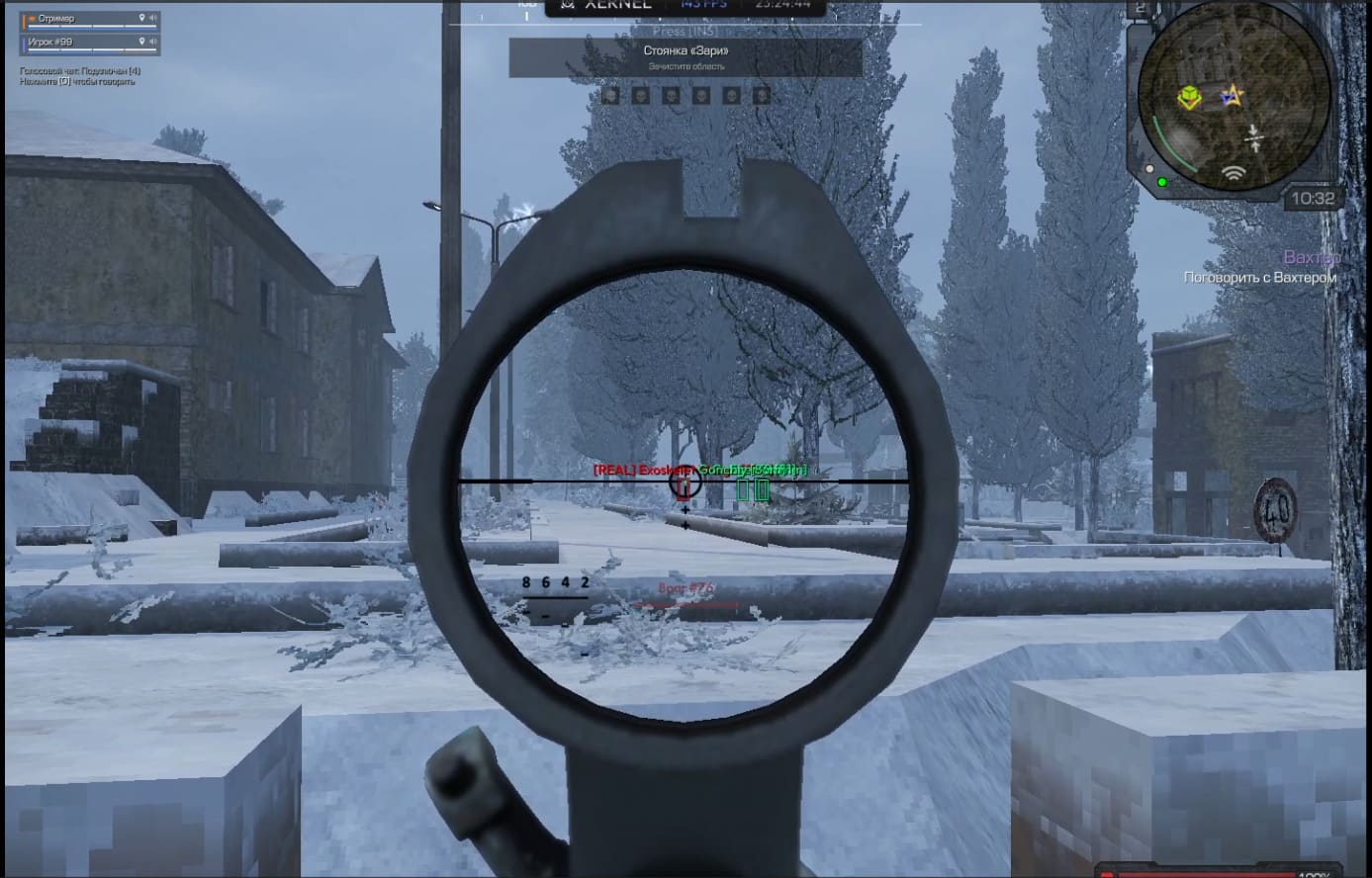
Task: Click the Стоянка «Зари» quest panel header
Action: click(x=685, y=51)
